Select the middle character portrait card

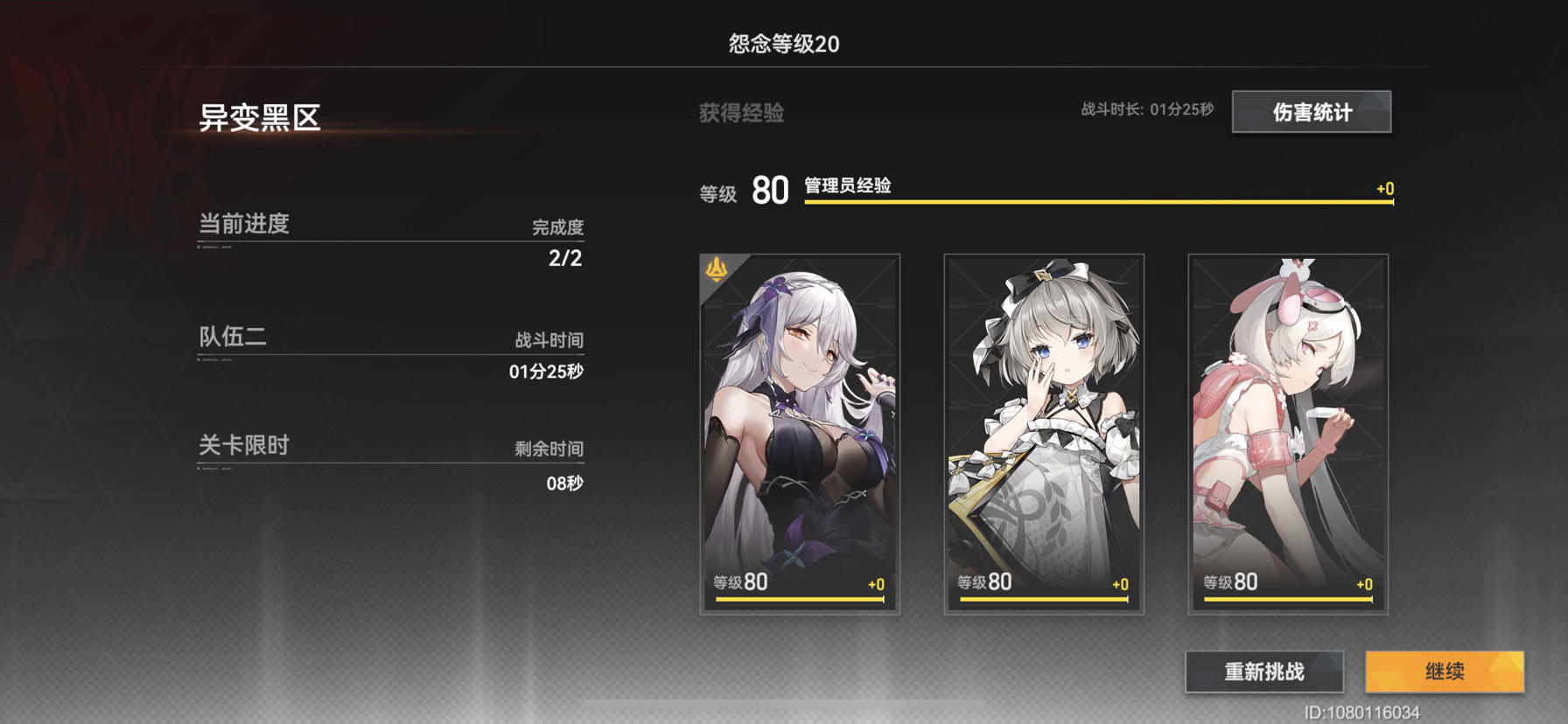point(1045,433)
